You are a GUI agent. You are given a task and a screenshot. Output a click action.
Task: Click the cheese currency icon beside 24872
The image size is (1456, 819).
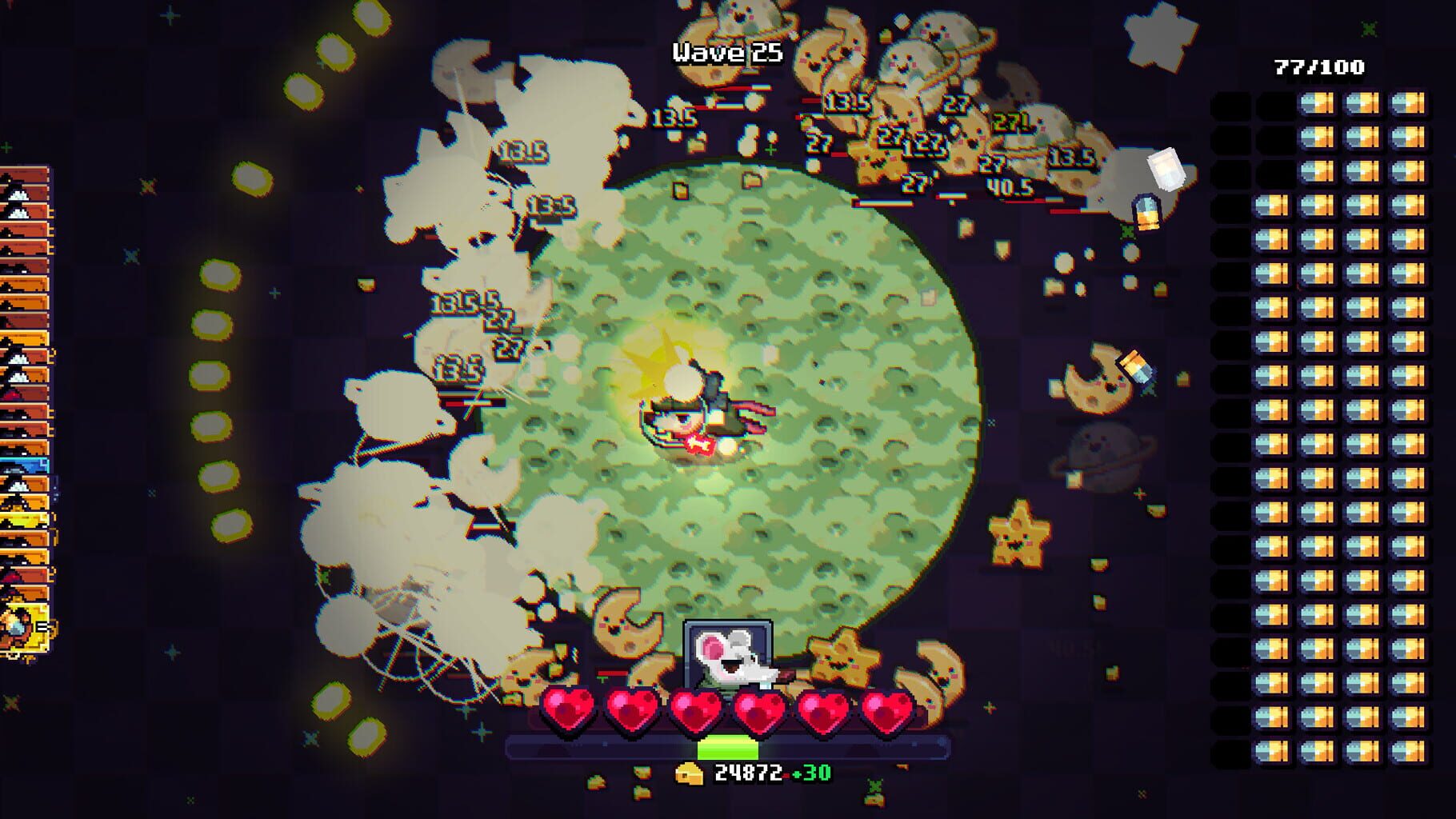coord(690,775)
